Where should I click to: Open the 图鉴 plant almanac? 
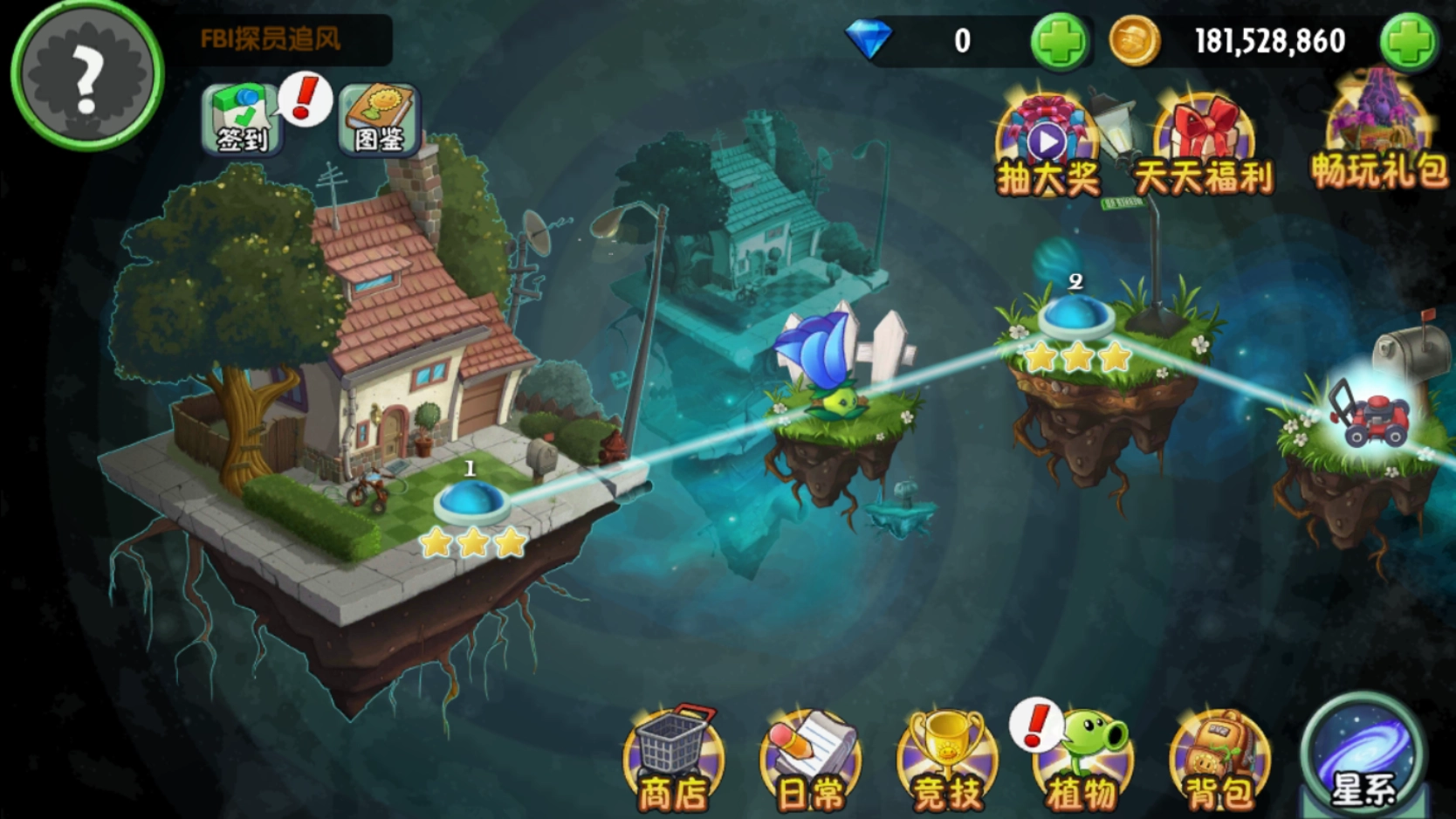[380, 120]
